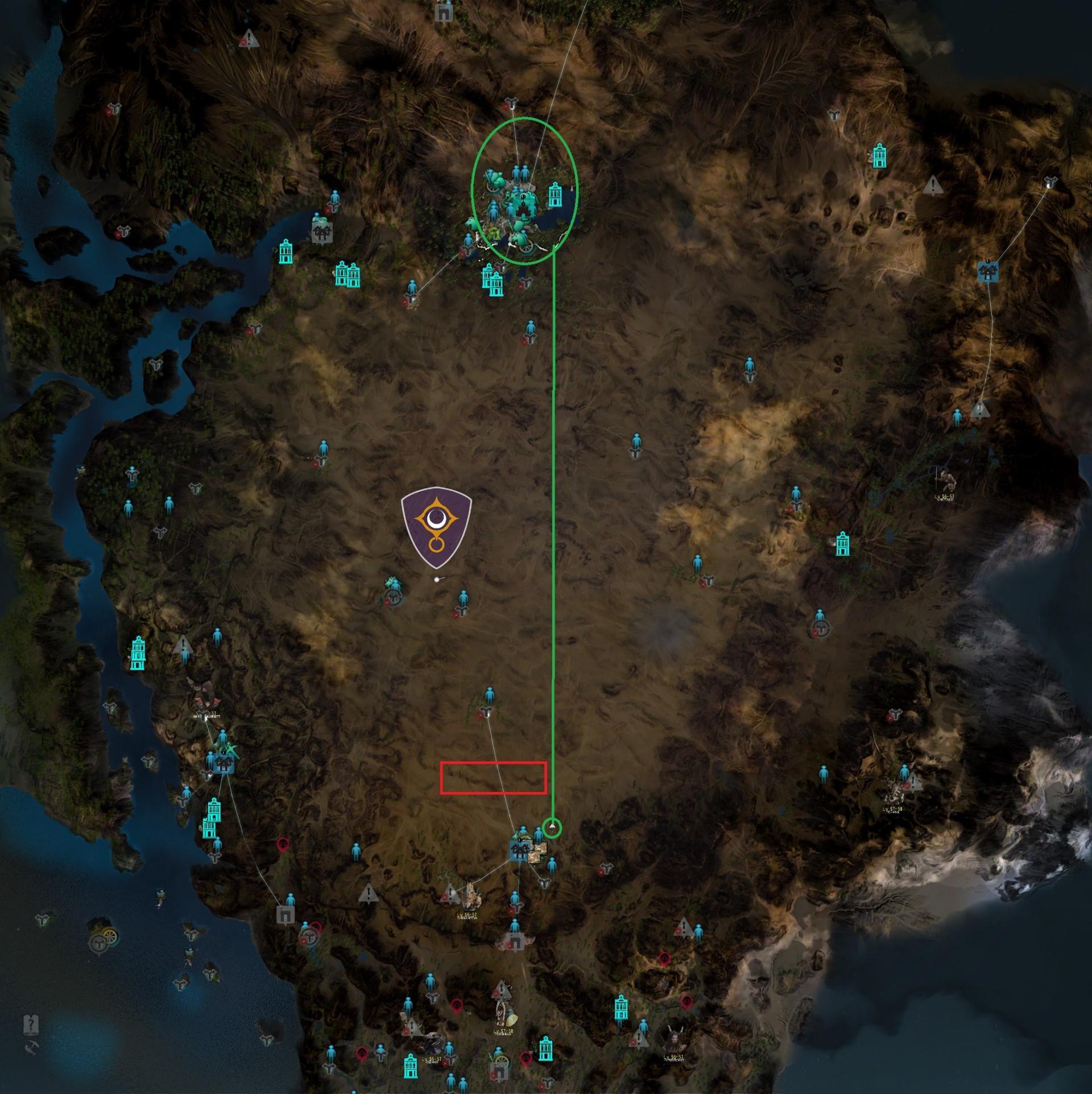Click the player arrow inside small green circle

(x=552, y=827)
